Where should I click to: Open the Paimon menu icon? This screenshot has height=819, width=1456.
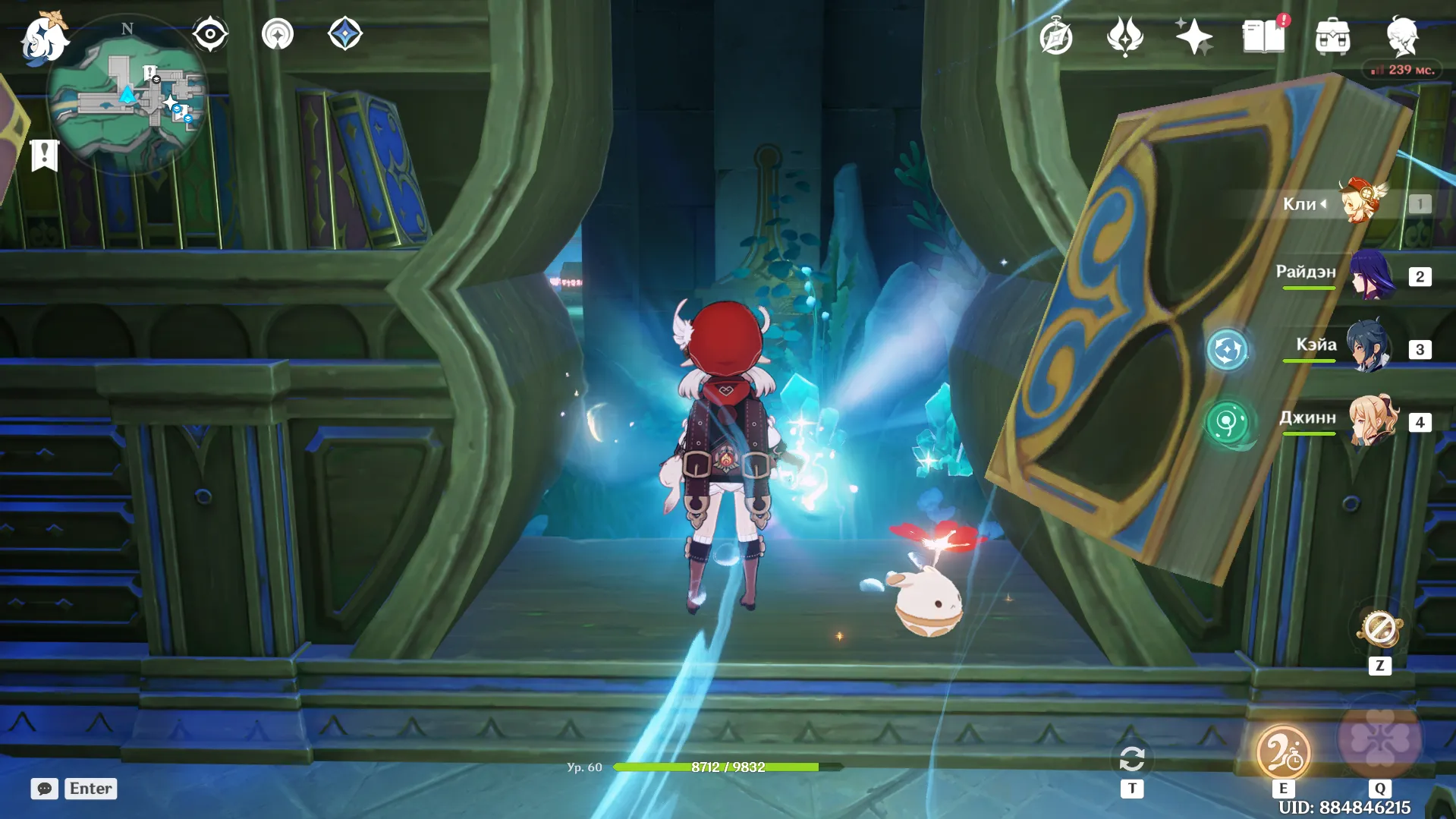[44, 38]
